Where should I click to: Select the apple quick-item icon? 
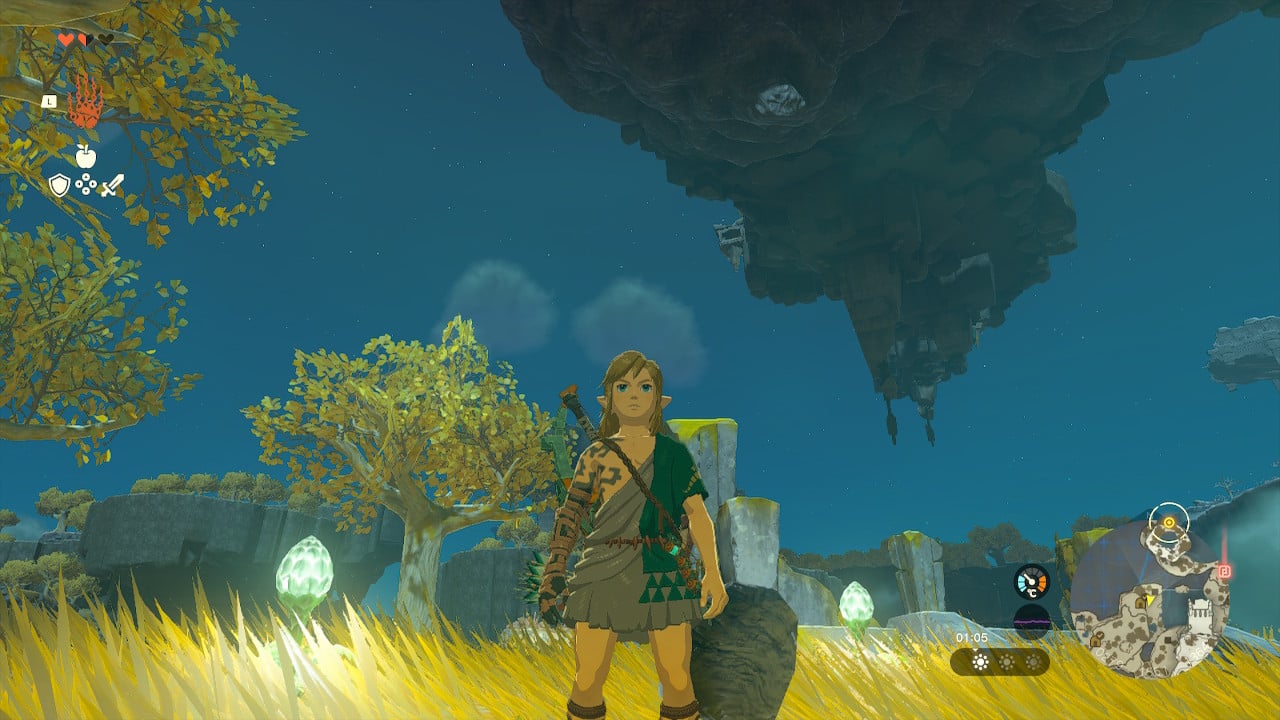pos(86,155)
